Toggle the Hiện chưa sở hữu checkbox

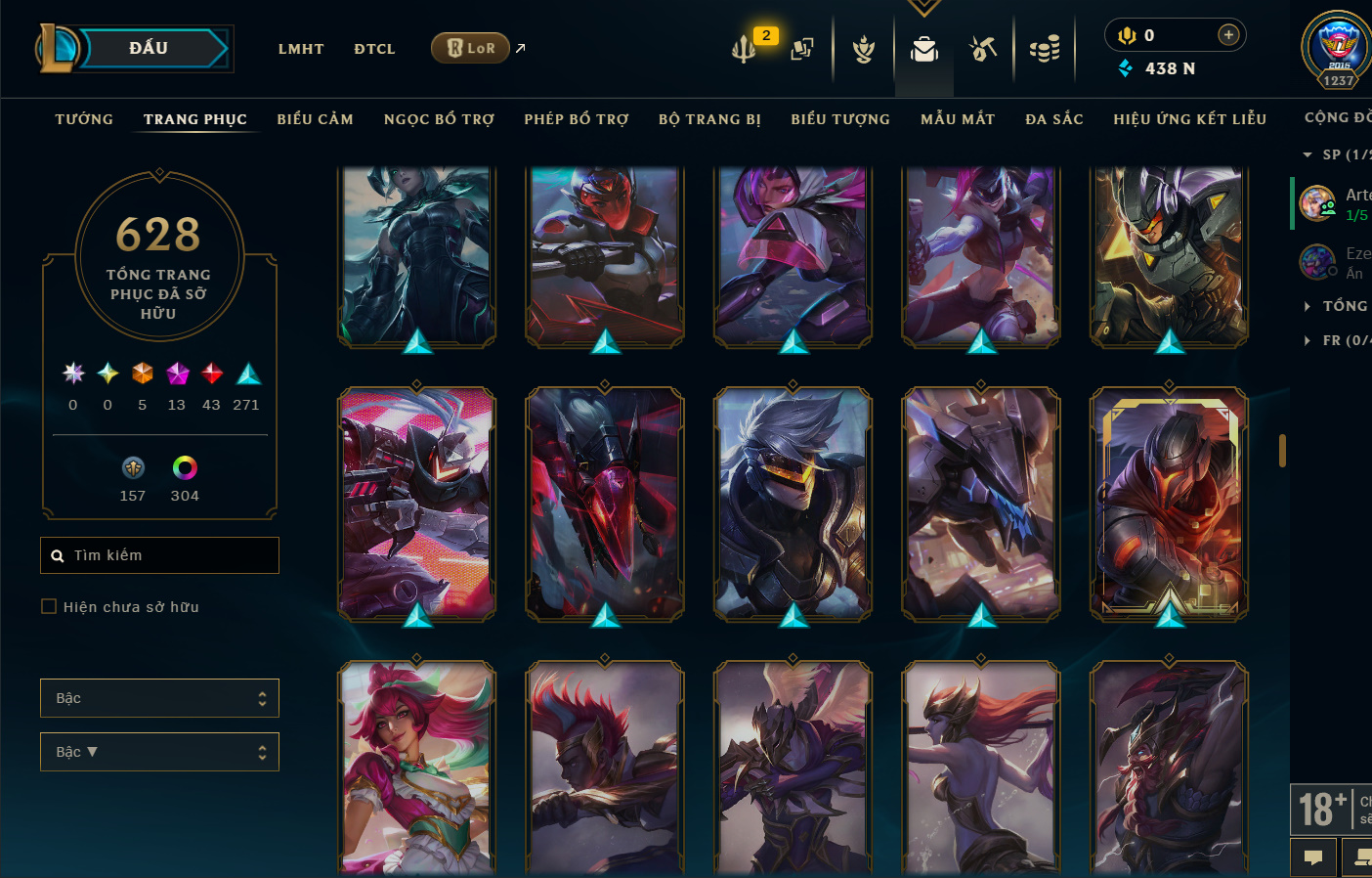tap(49, 606)
